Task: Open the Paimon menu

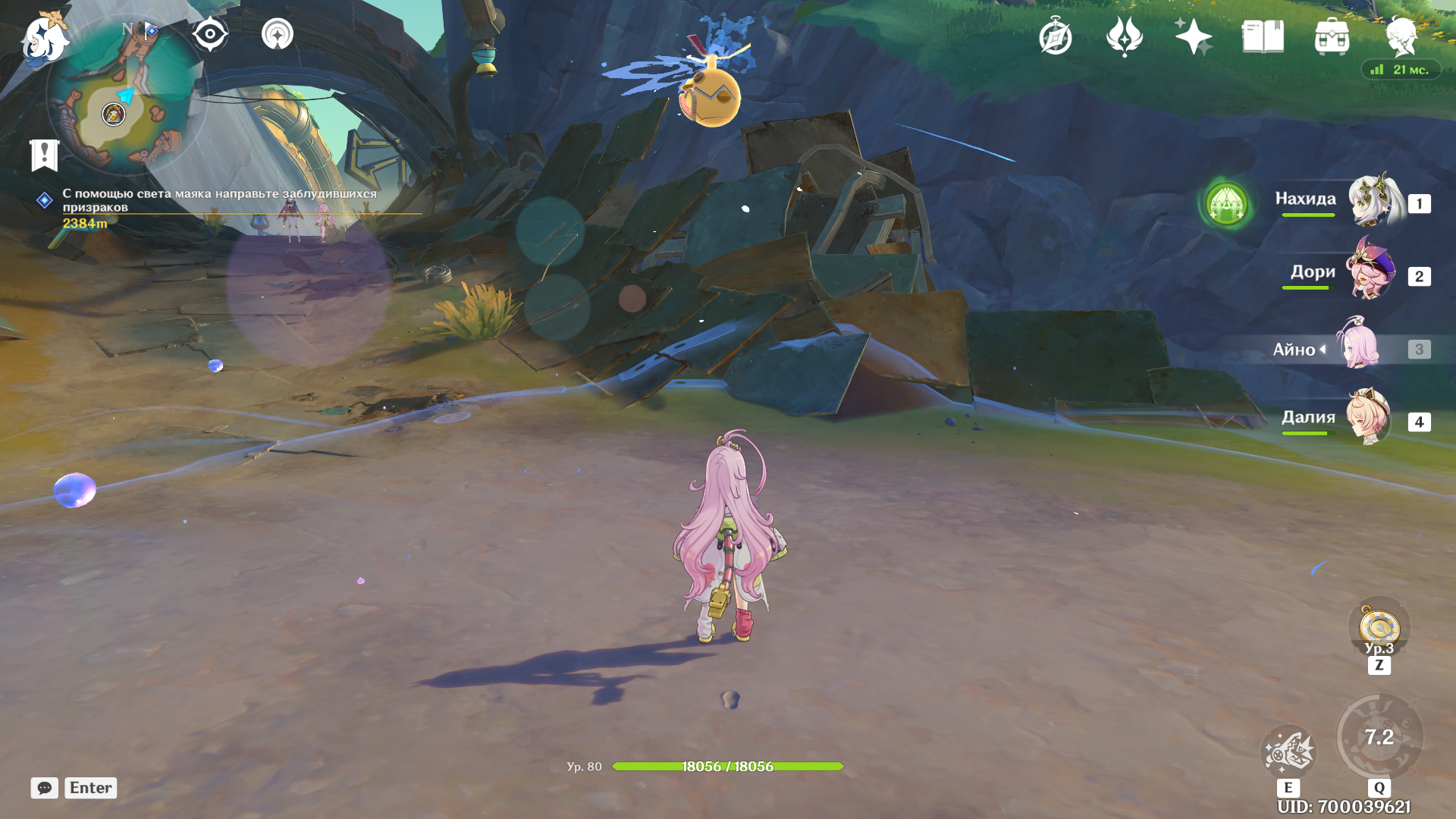Action: click(44, 38)
